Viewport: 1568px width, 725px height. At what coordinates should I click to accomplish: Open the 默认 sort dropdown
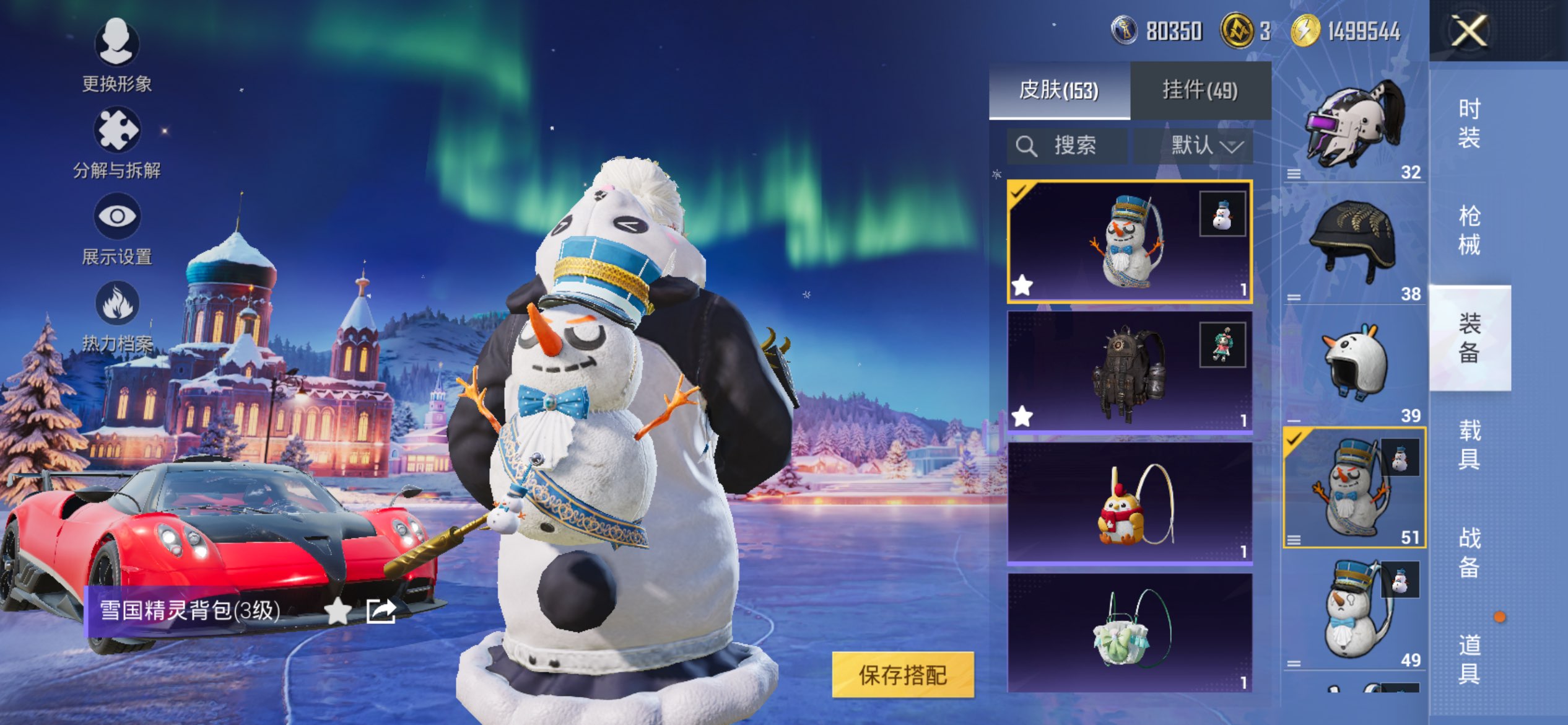[x=1194, y=146]
